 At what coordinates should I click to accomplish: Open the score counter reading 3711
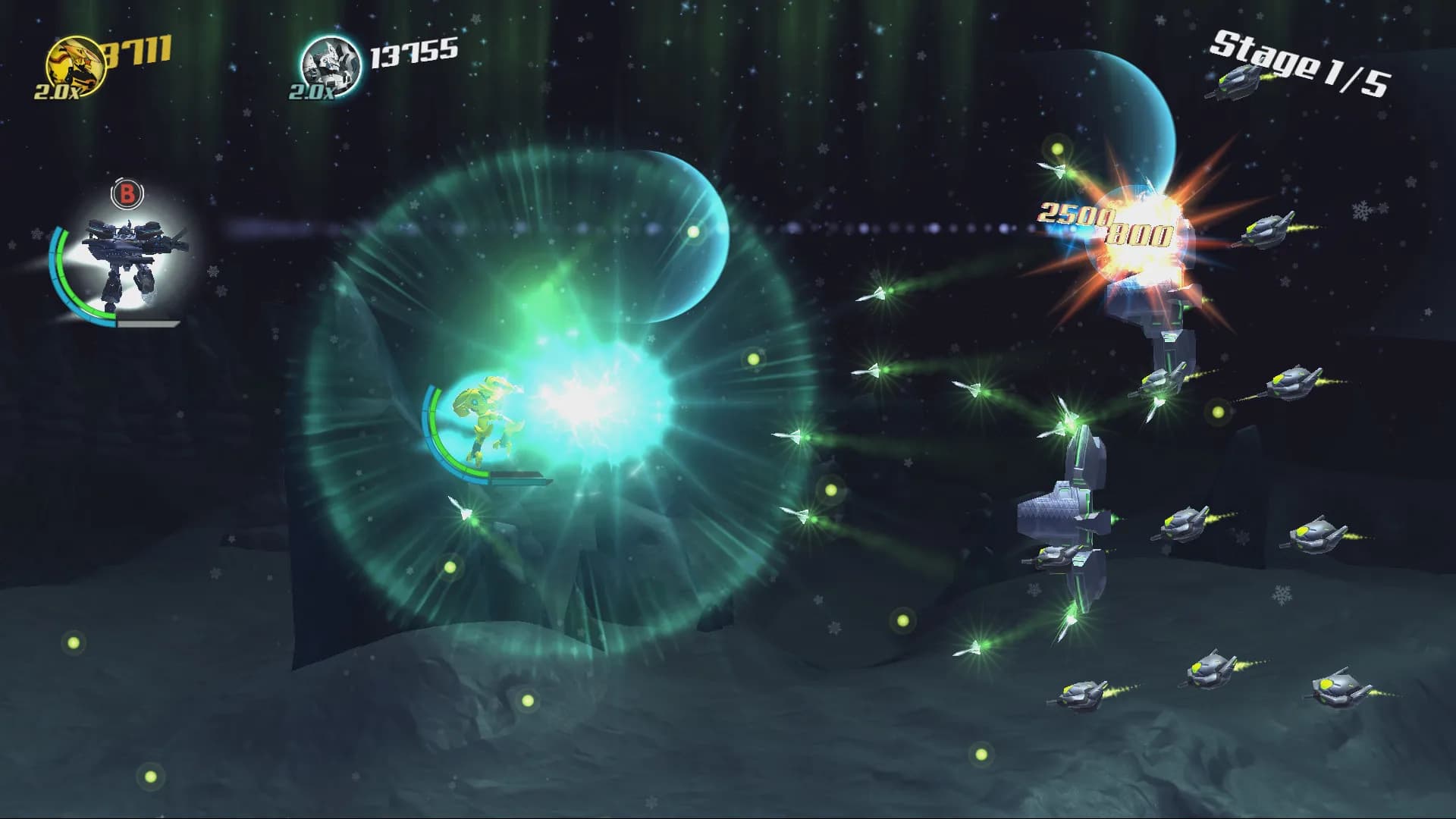point(140,49)
